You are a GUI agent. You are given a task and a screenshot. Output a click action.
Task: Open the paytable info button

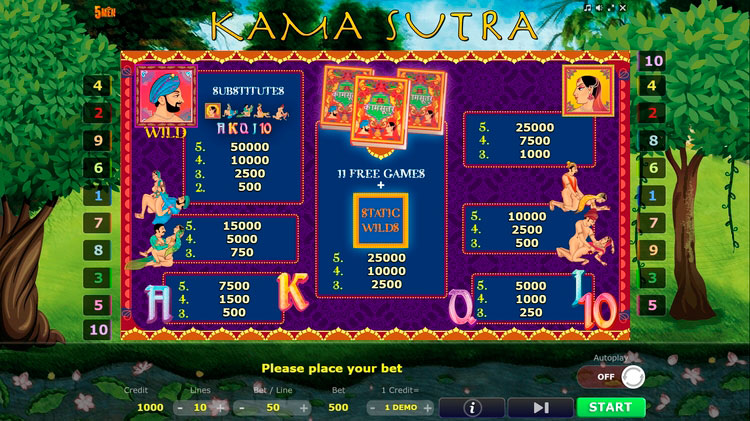pyautogui.click(x=472, y=407)
